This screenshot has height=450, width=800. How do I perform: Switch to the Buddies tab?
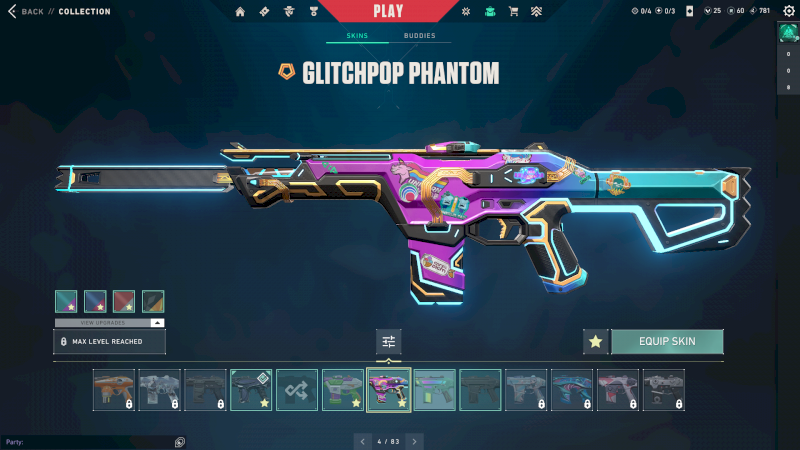[x=419, y=36]
